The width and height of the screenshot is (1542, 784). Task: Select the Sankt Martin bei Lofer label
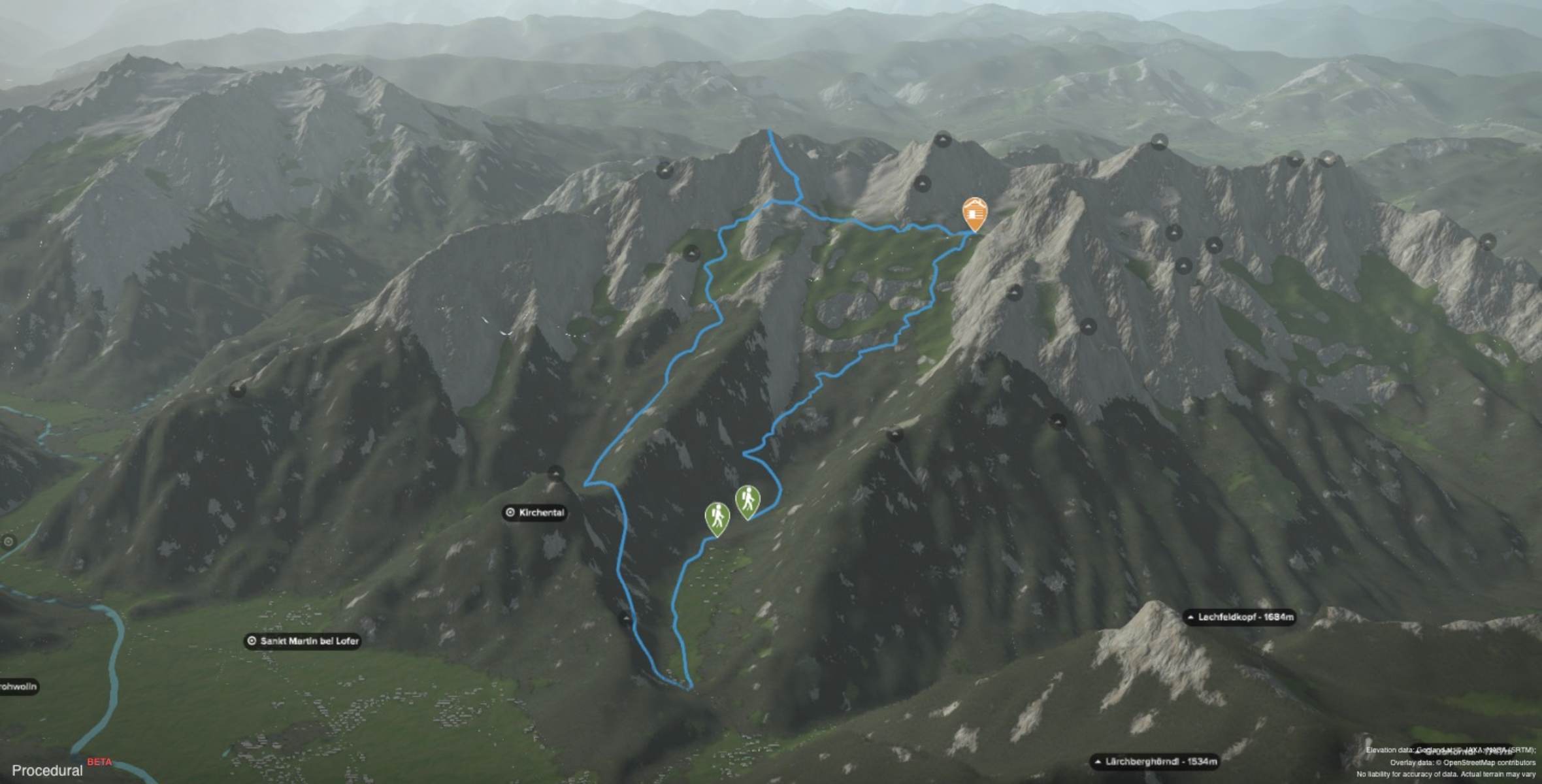click(303, 641)
